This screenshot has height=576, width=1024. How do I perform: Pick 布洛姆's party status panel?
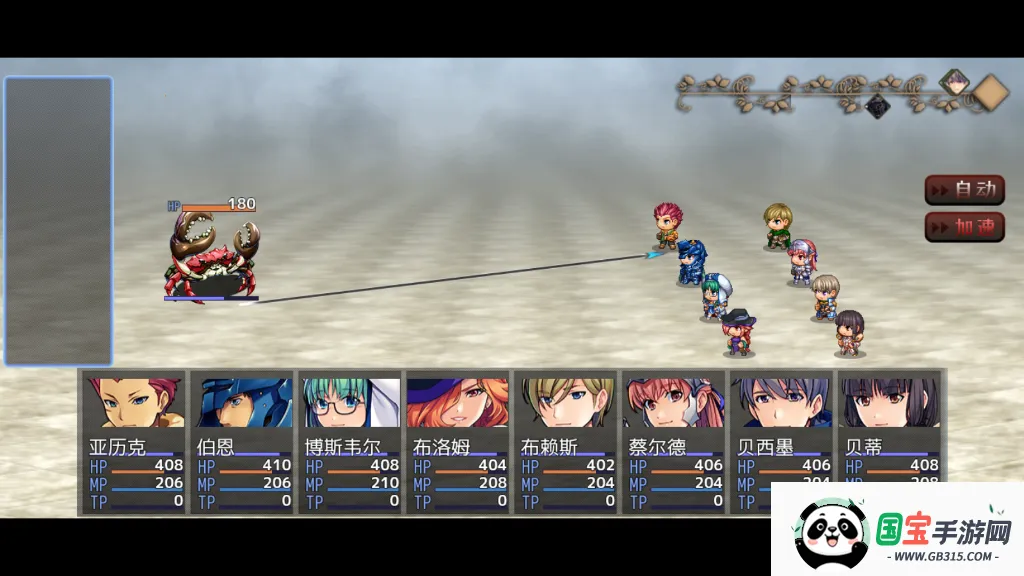(x=459, y=443)
